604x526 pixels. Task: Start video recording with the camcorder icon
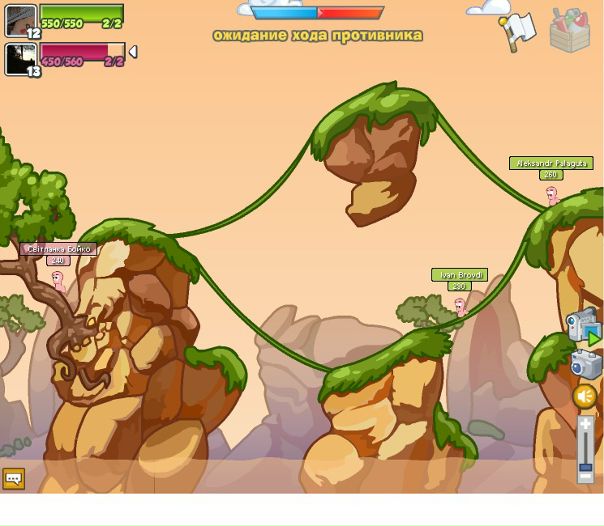(582, 326)
